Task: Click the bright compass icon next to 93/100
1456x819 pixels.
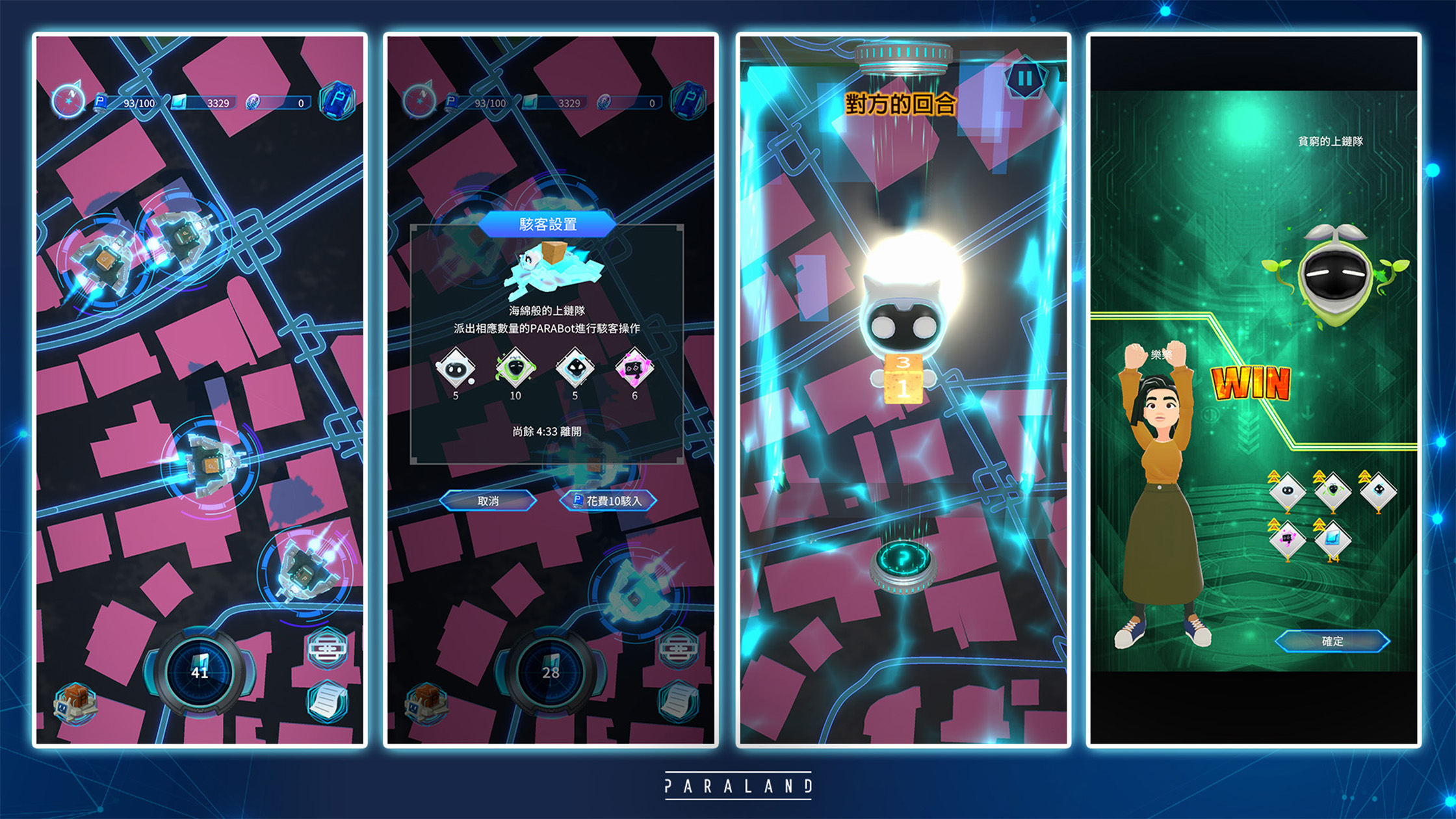Action: tap(68, 101)
